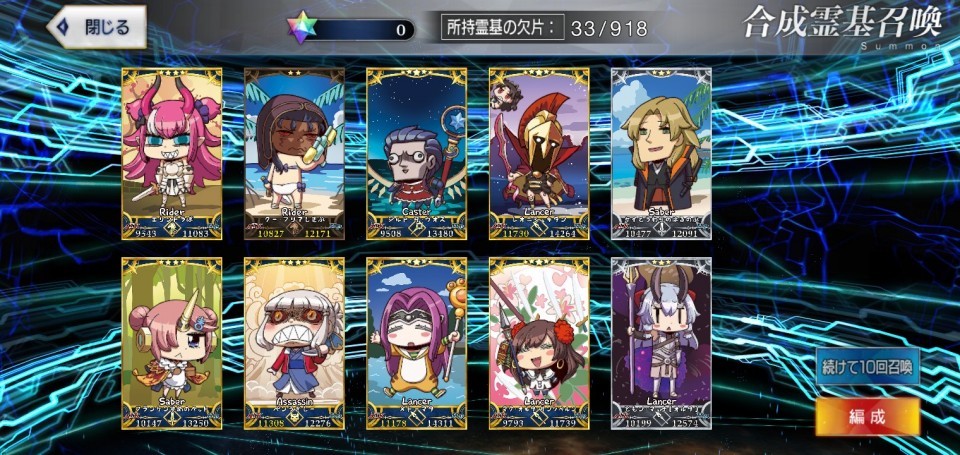This screenshot has width=960, height=455.
Task: Select the pink-haired horned Rider card
Action: tap(172, 154)
